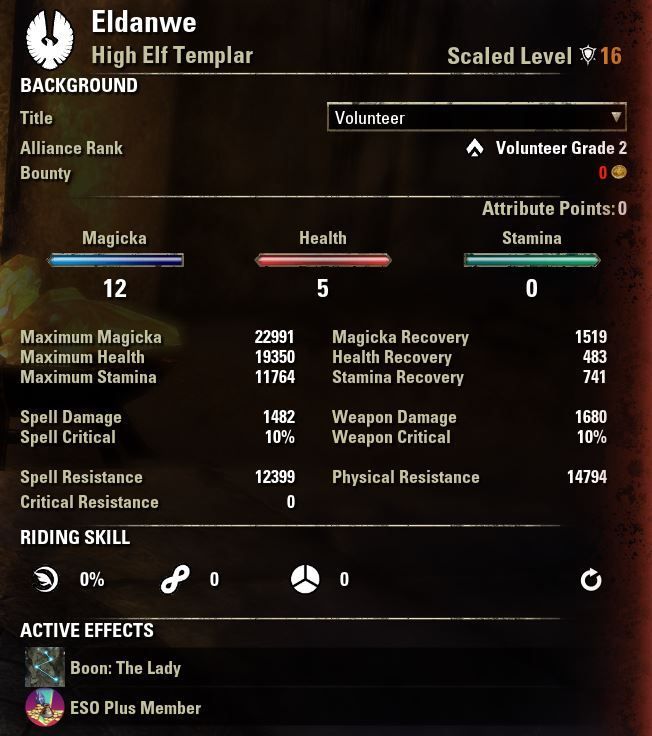652x736 pixels.
Task: Click the Volunteer Grade 2 rank icon
Action: pos(475,148)
